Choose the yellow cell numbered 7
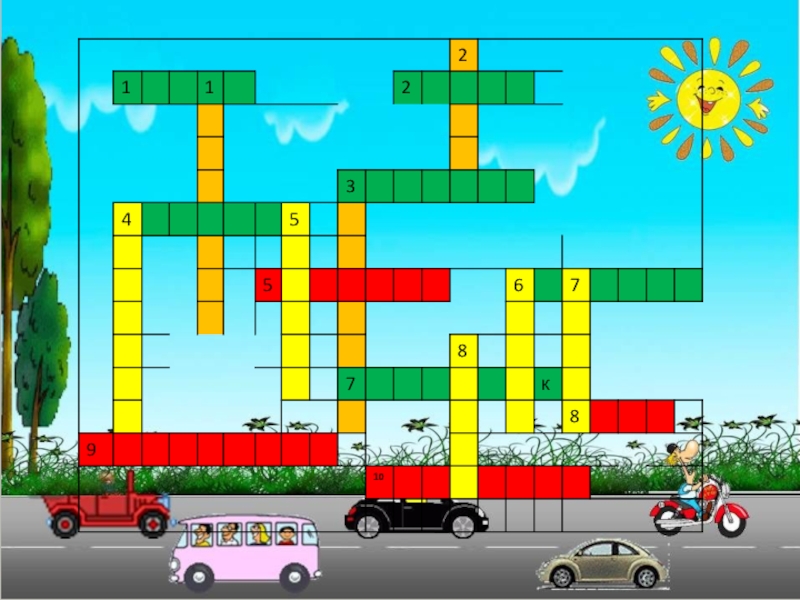Screen dimensions: 800x600 [575, 285]
